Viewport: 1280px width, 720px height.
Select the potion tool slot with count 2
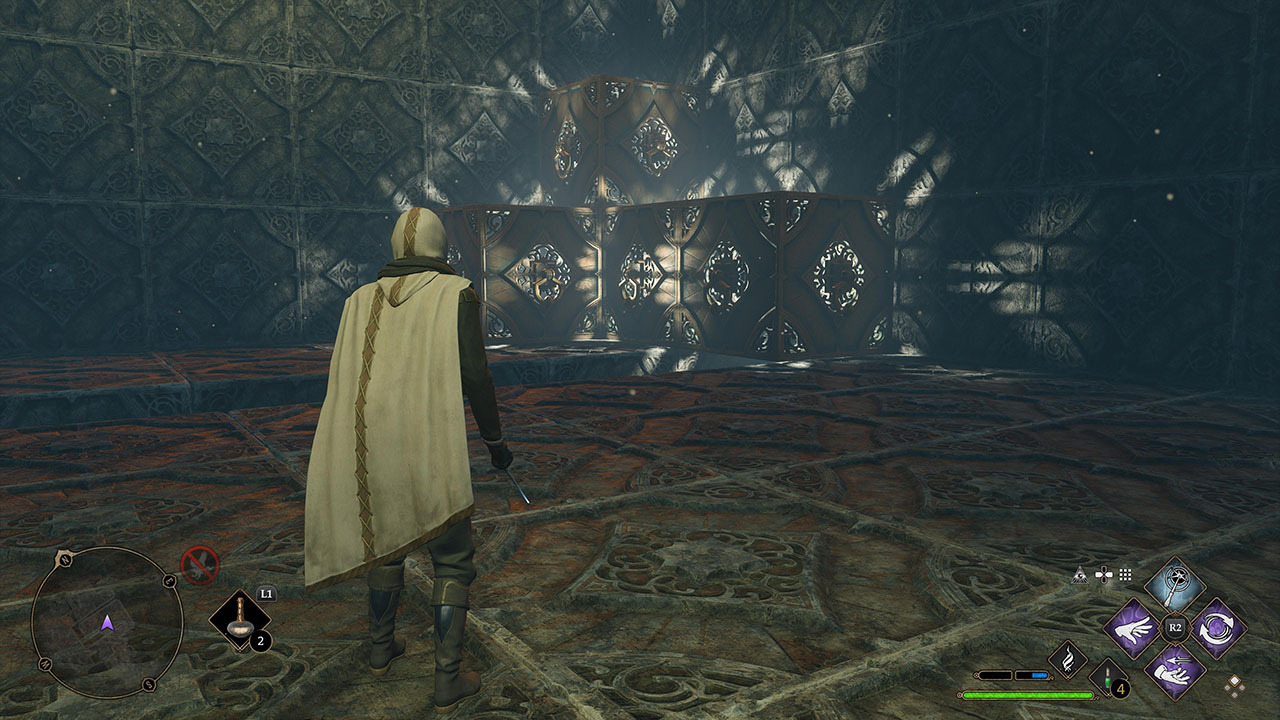[240, 622]
